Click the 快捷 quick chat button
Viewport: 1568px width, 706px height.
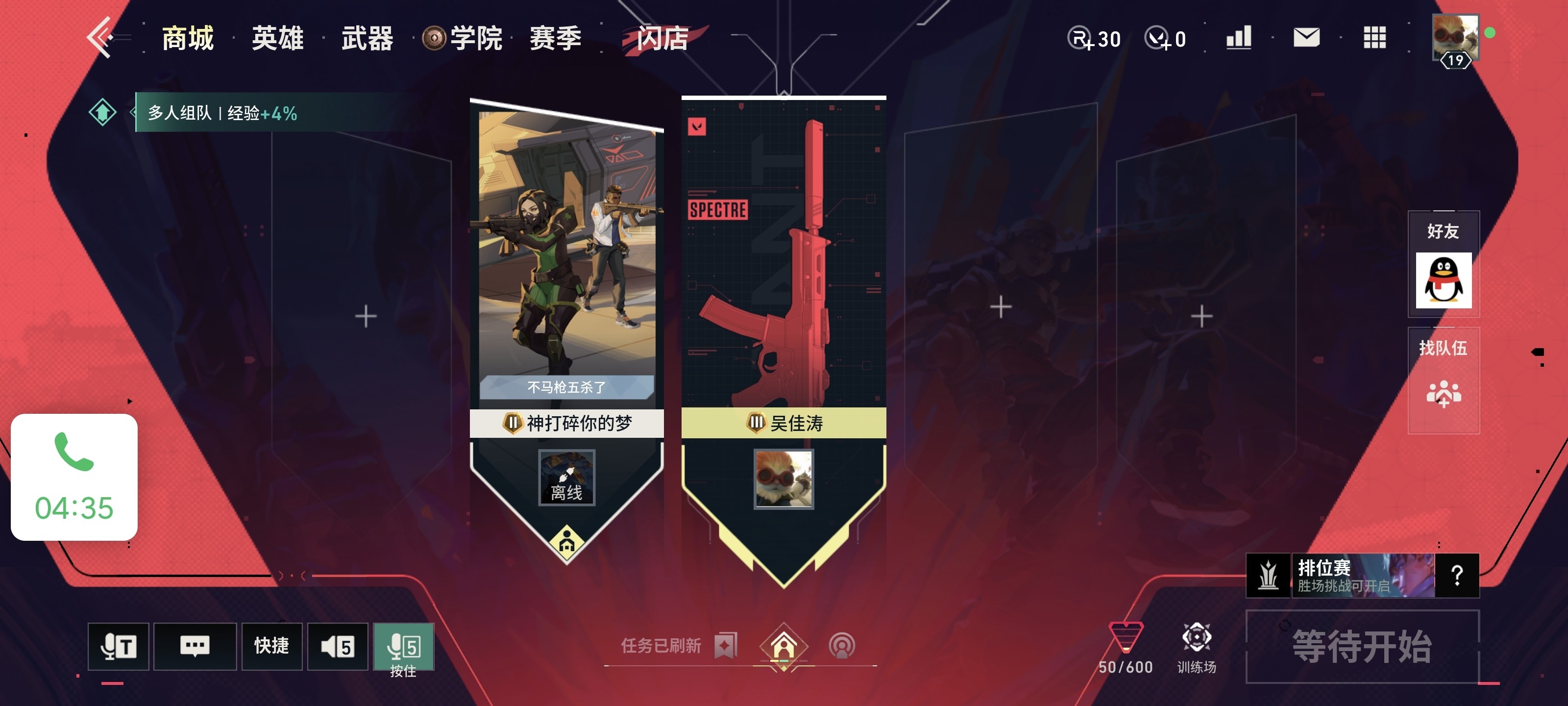(271, 646)
